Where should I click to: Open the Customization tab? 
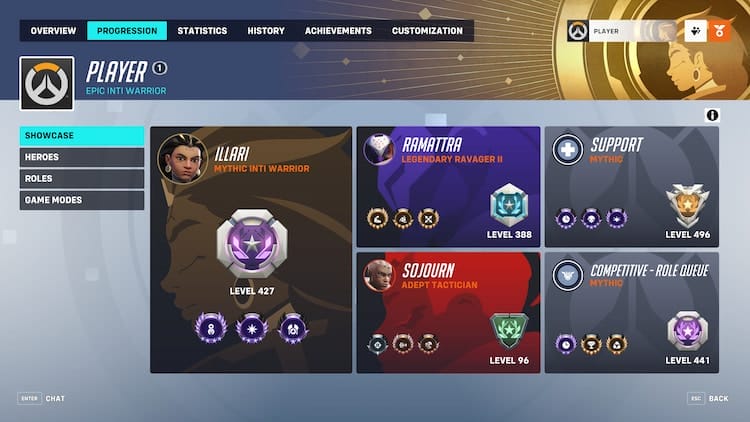(428, 31)
